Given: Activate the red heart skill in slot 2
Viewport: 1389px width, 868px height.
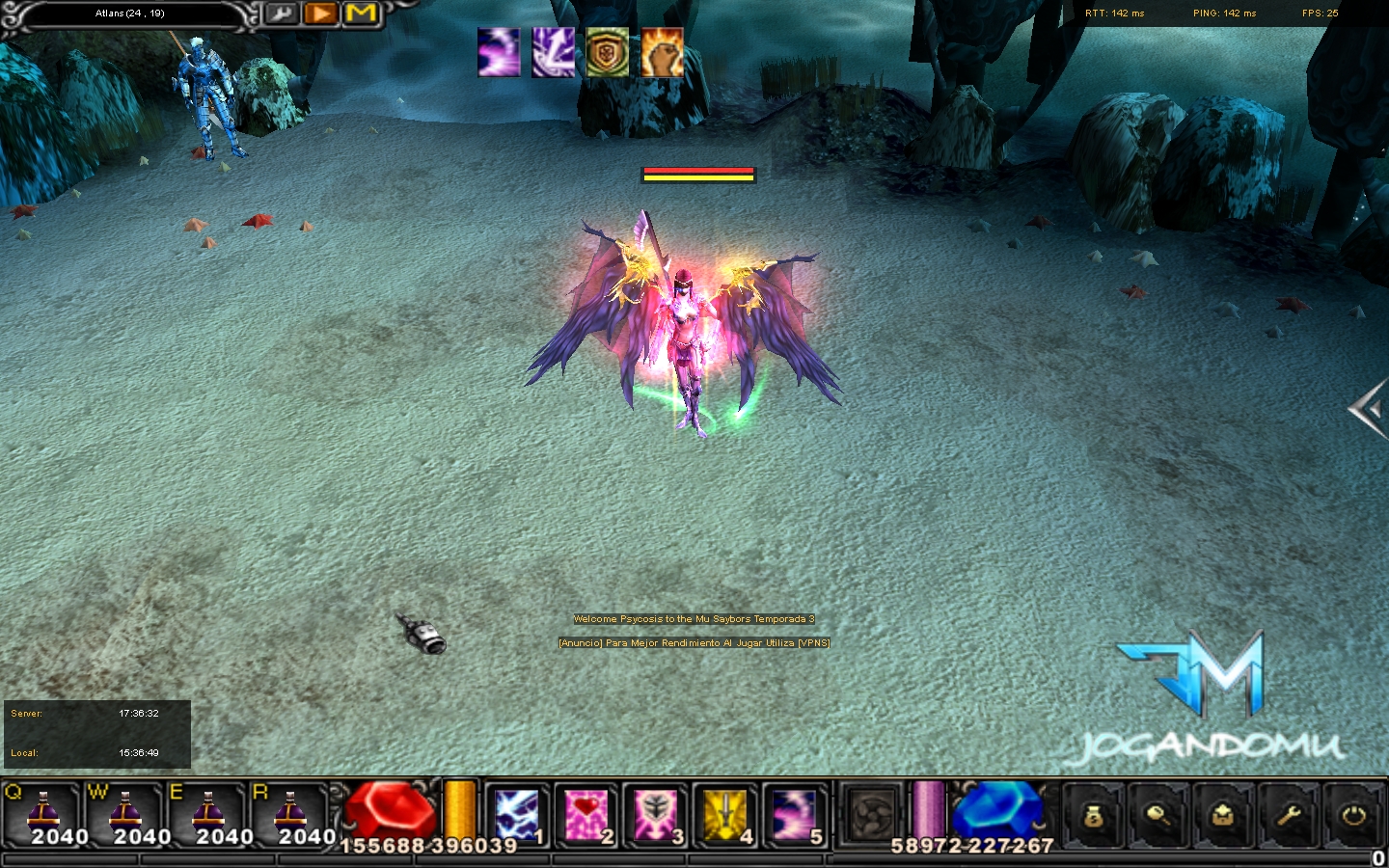Looking at the screenshot, I should tap(586, 815).
